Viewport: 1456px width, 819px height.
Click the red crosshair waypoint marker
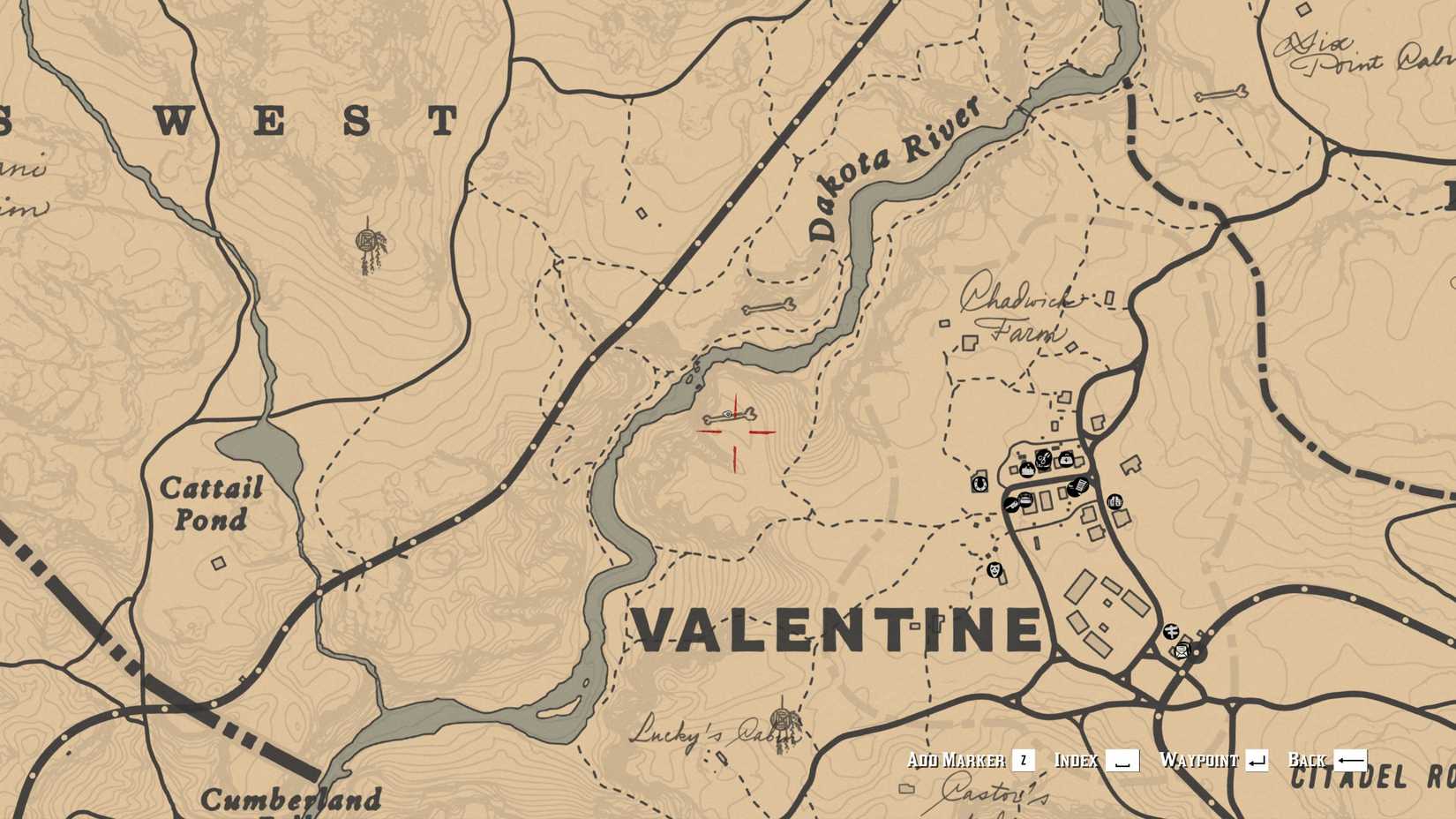click(736, 432)
